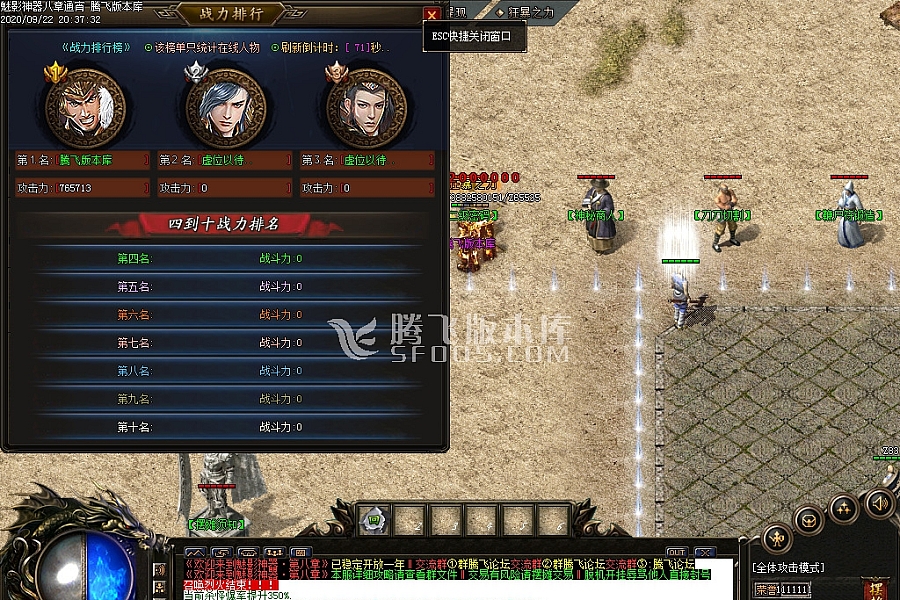Select the second-place blue-haired portrait
The width and height of the screenshot is (900, 600).
click(226, 107)
